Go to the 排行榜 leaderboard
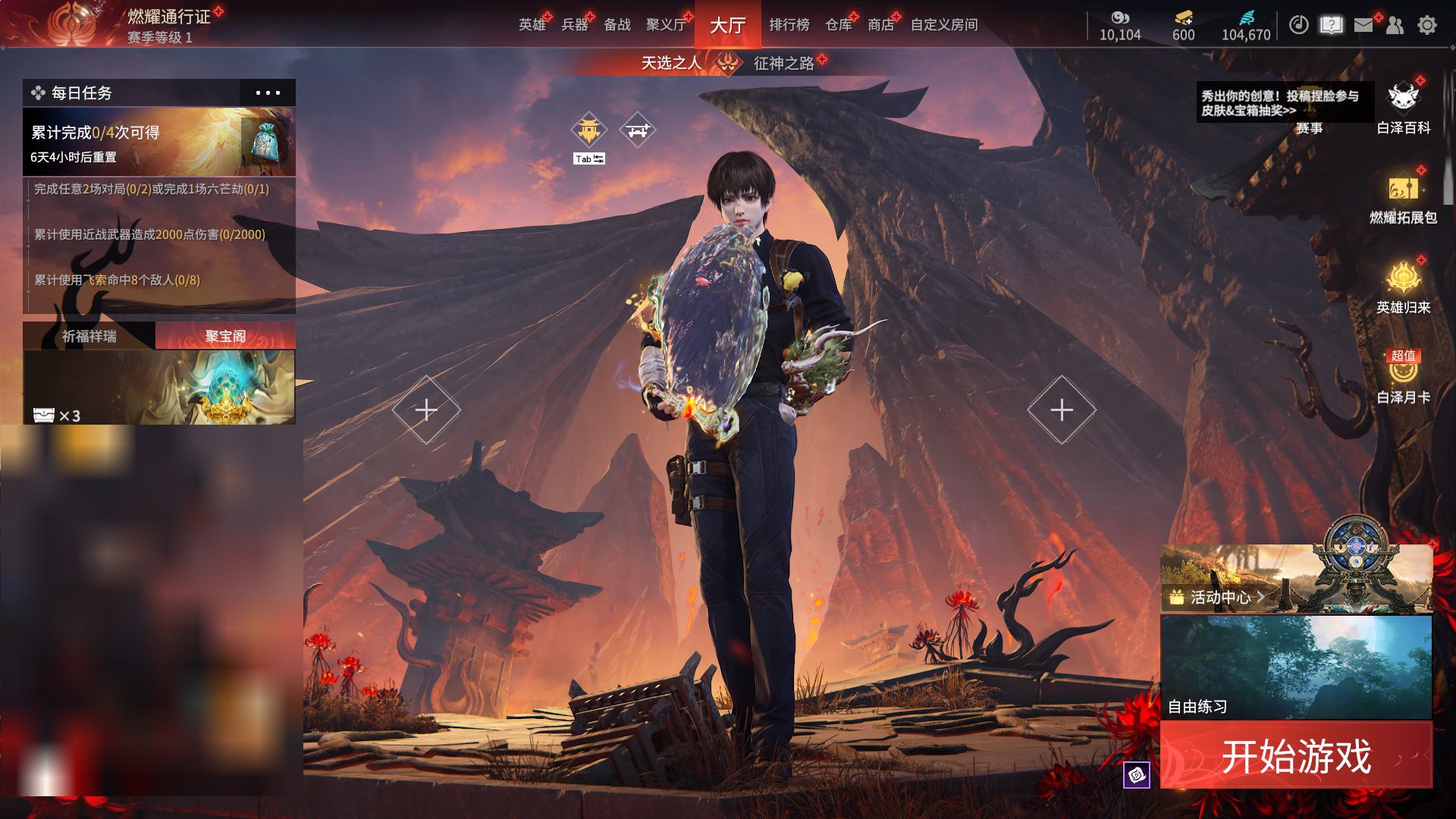The image size is (1456, 819). pos(789,25)
